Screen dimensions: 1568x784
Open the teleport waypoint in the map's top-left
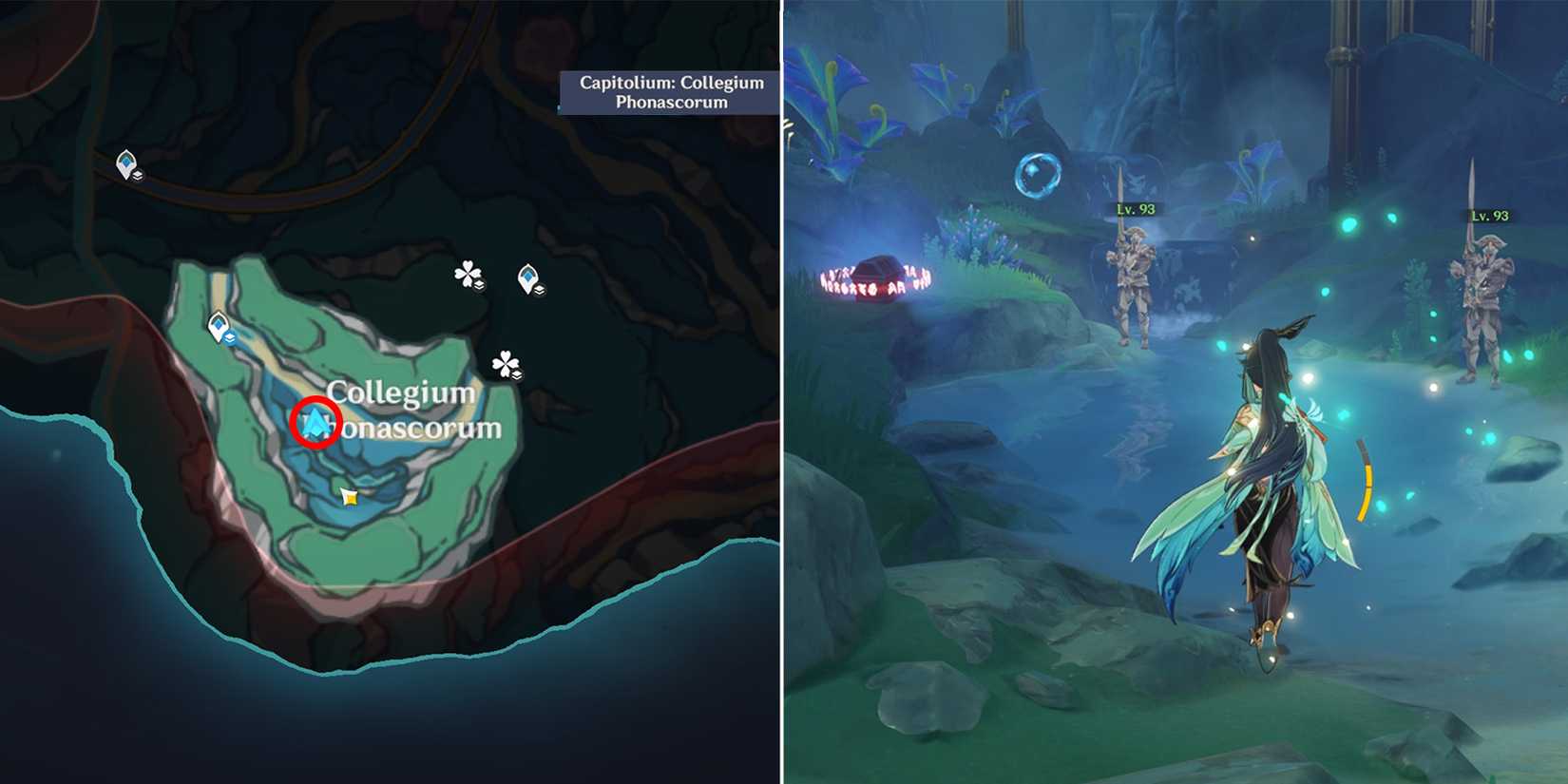pos(128,162)
